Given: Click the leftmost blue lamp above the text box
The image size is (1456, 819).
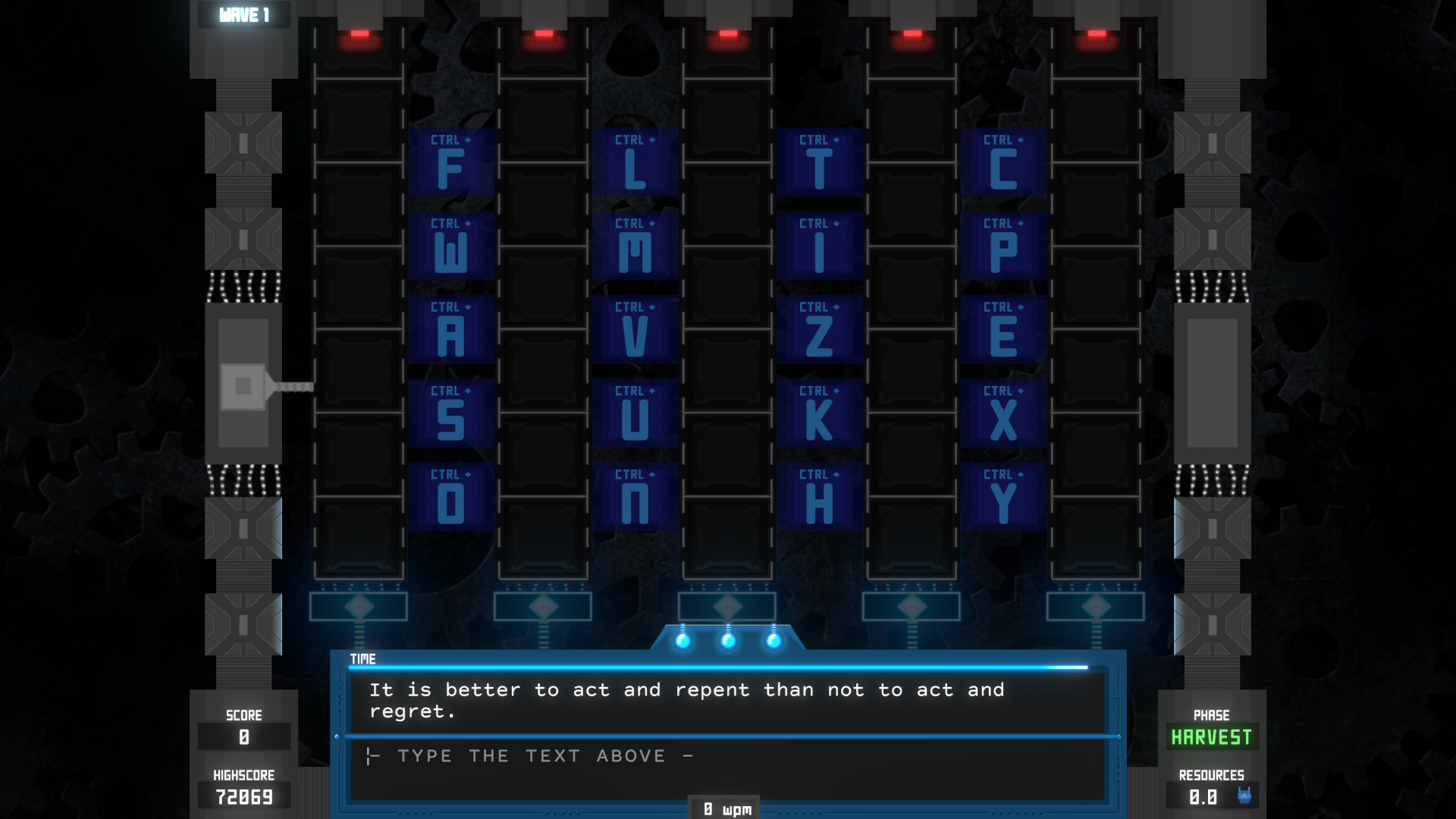Looking at the screenshot, I should [x=684, y=642].
